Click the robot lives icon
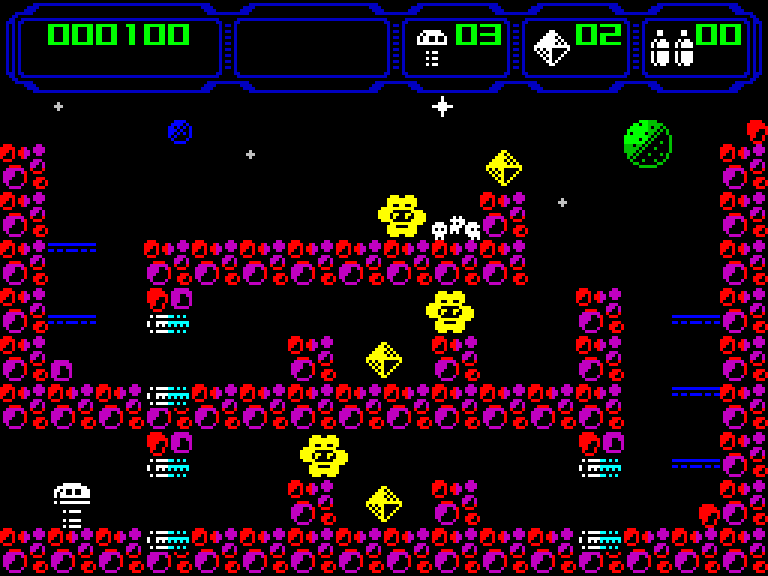Viewport: 768px width, 576px height. [x=432, y=47]
